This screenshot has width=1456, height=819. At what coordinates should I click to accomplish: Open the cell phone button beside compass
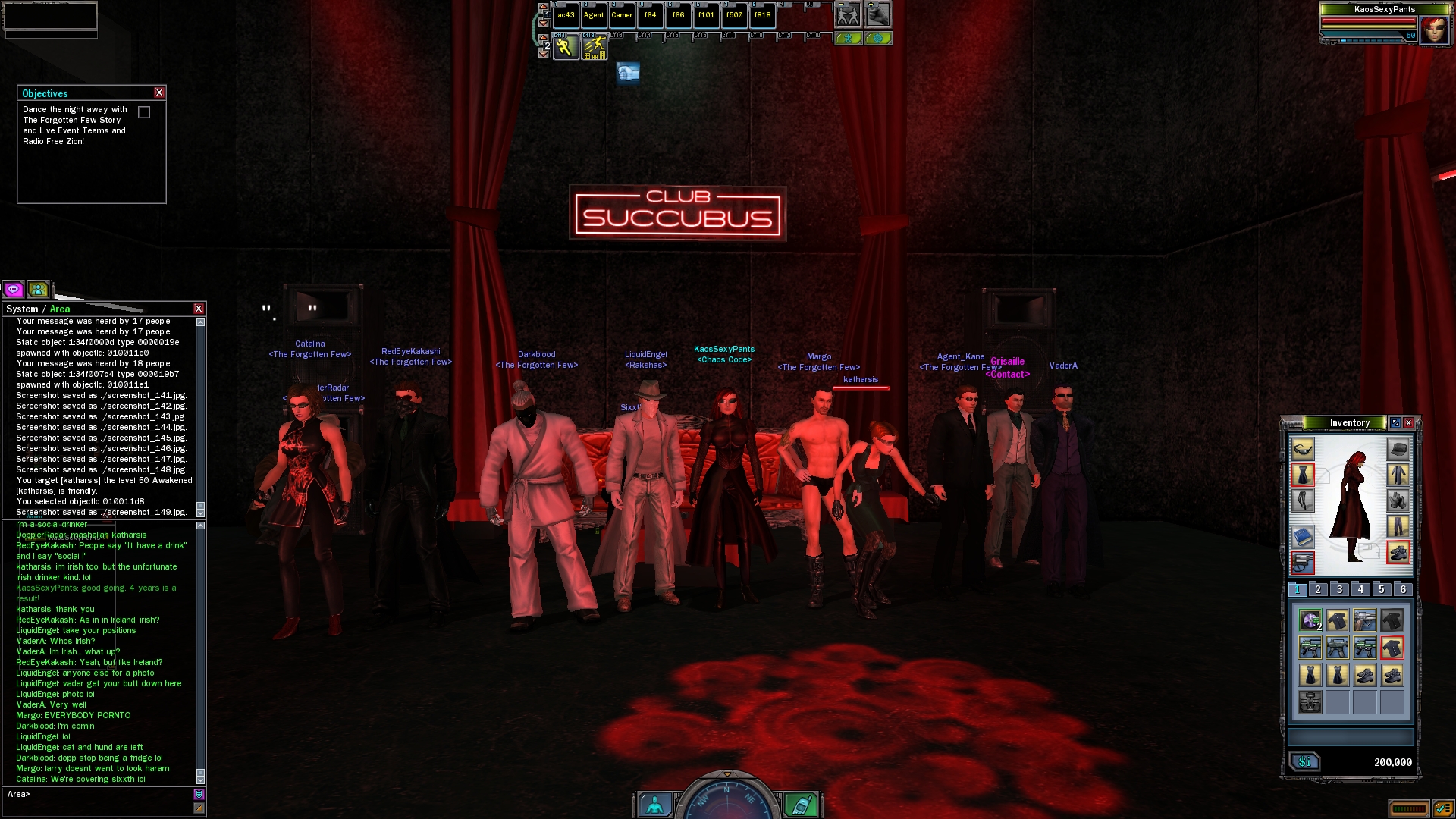[801, 804]
